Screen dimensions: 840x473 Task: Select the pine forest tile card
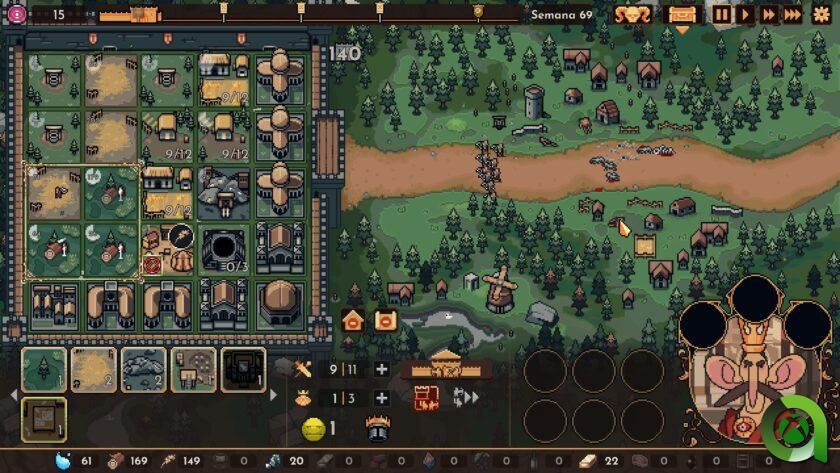[44, 369]
